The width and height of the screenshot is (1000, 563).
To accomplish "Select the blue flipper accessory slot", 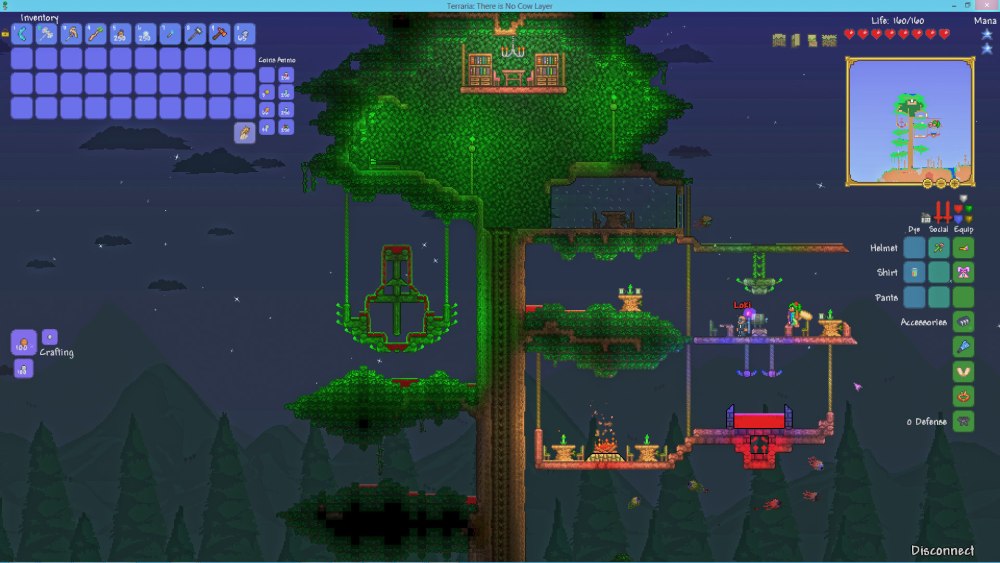I will 963,346.
